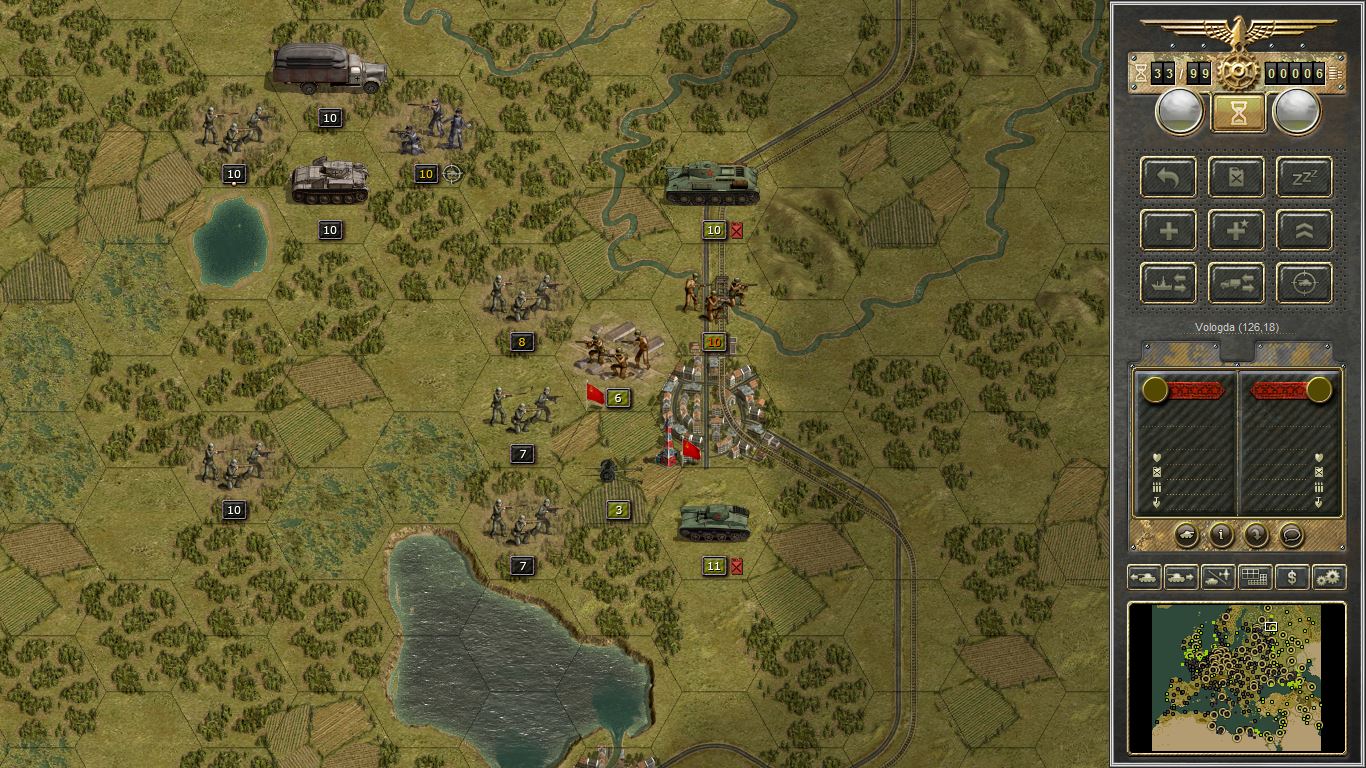Click the fuel canister supply button
Viewport: 1366px width, 768px height.
1236,177
